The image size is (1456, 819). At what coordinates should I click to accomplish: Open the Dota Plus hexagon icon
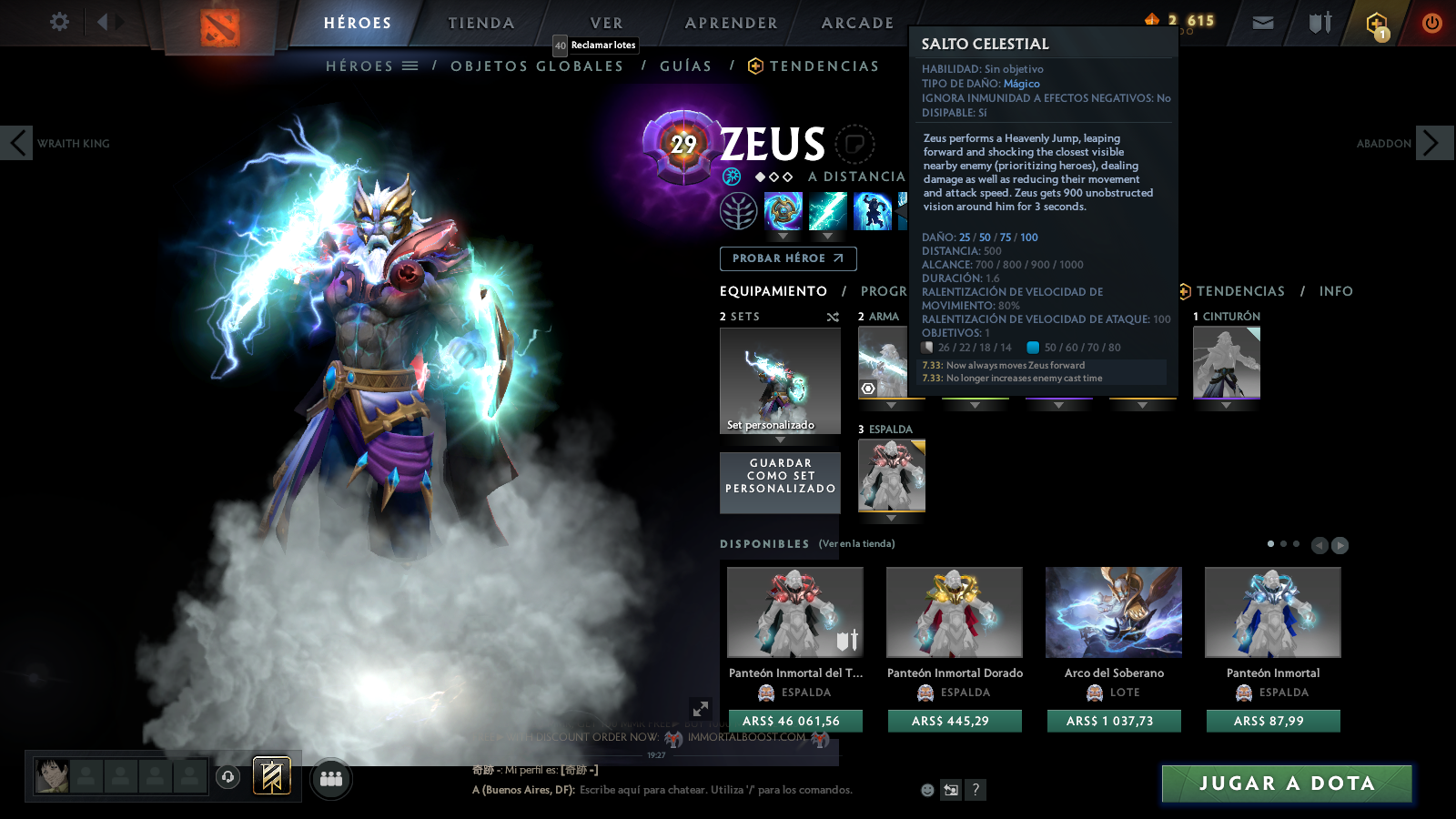1377,23
